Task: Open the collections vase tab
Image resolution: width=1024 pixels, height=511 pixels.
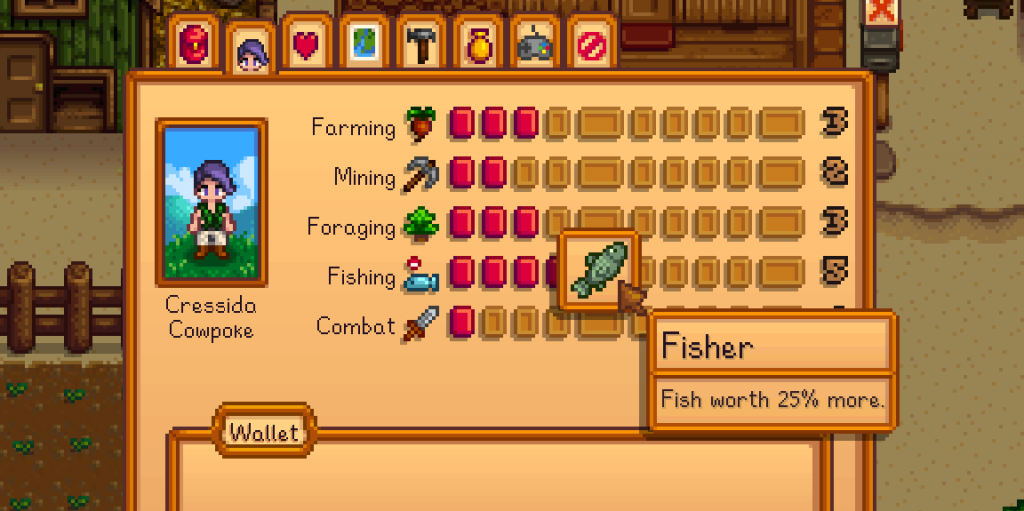Action: [478, 44]
